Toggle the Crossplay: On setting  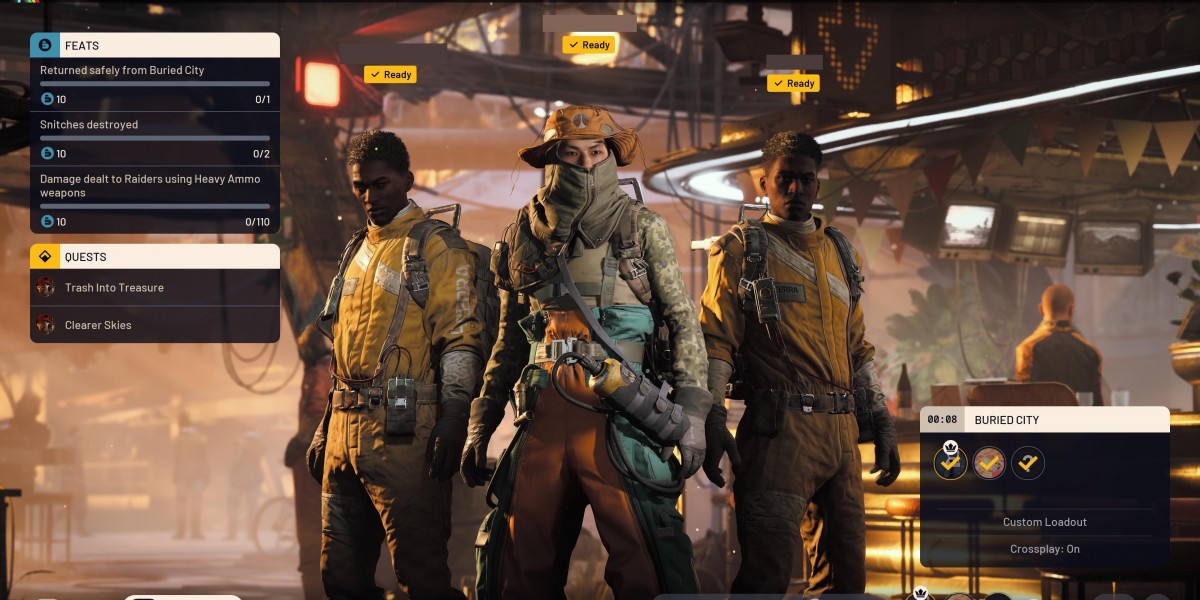(x=1044, y=549)
